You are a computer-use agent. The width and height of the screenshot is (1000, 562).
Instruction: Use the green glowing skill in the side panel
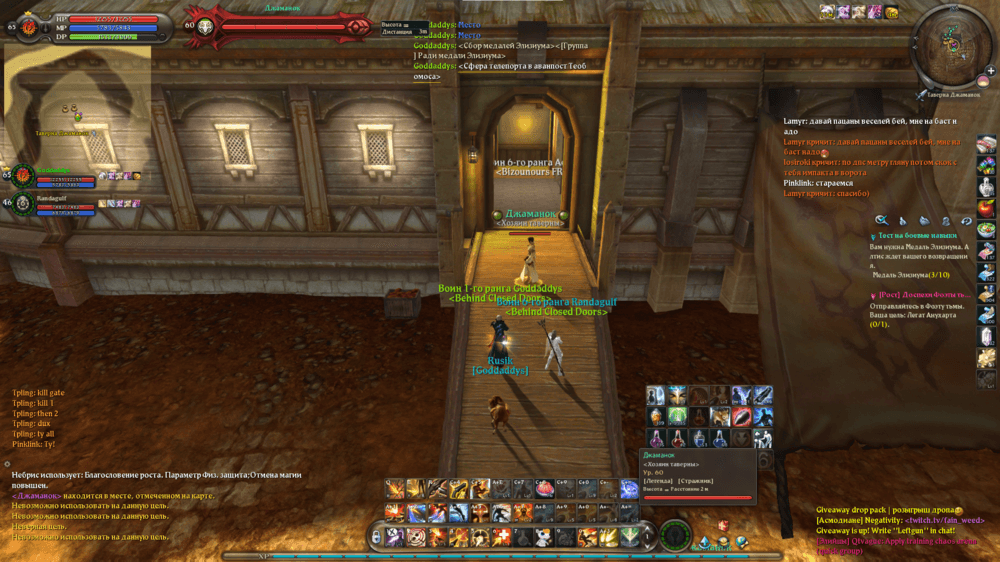pyautogui.click(x=676, y=415)
